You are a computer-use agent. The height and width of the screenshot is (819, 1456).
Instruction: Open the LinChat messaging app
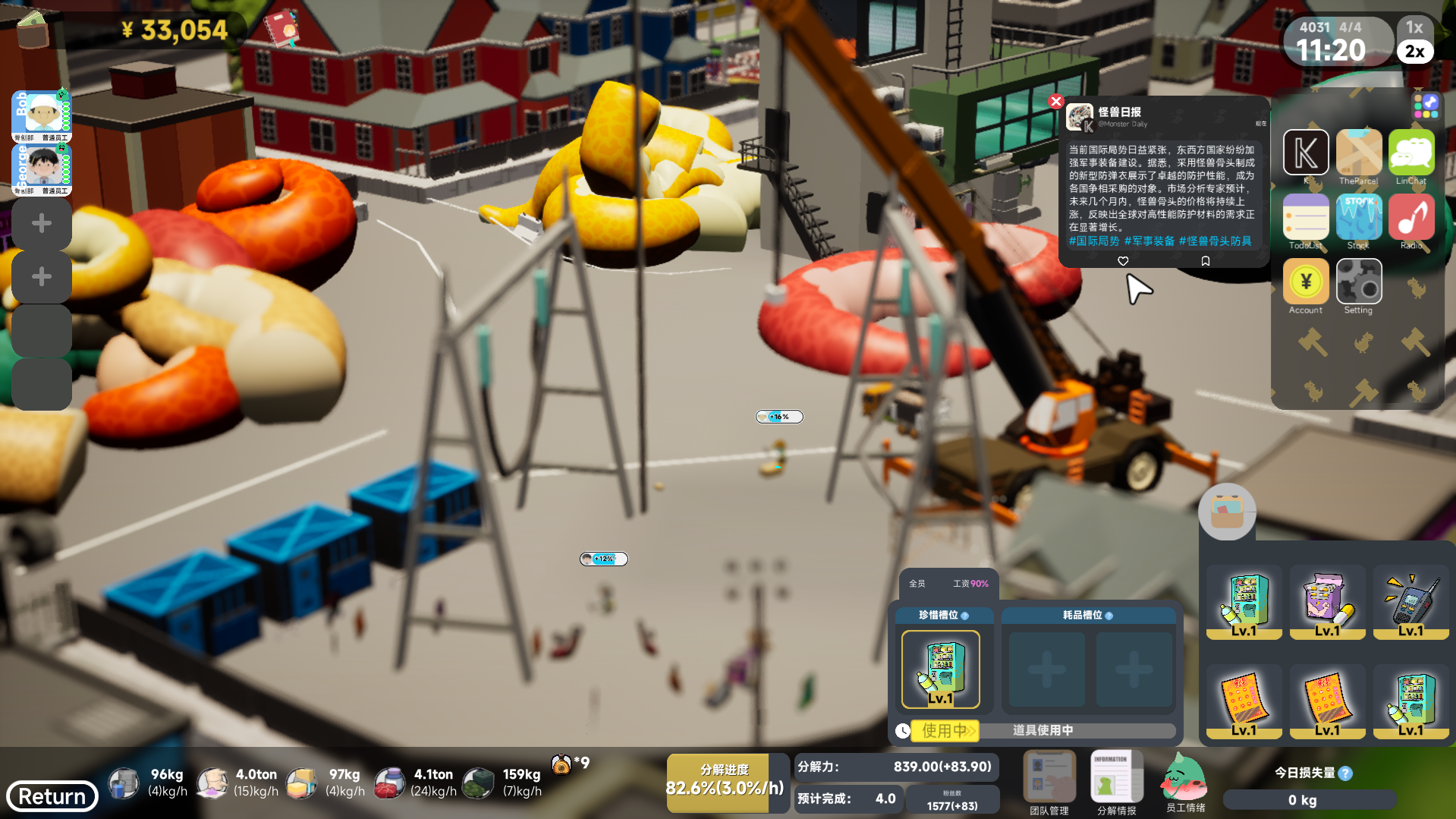1411,153
